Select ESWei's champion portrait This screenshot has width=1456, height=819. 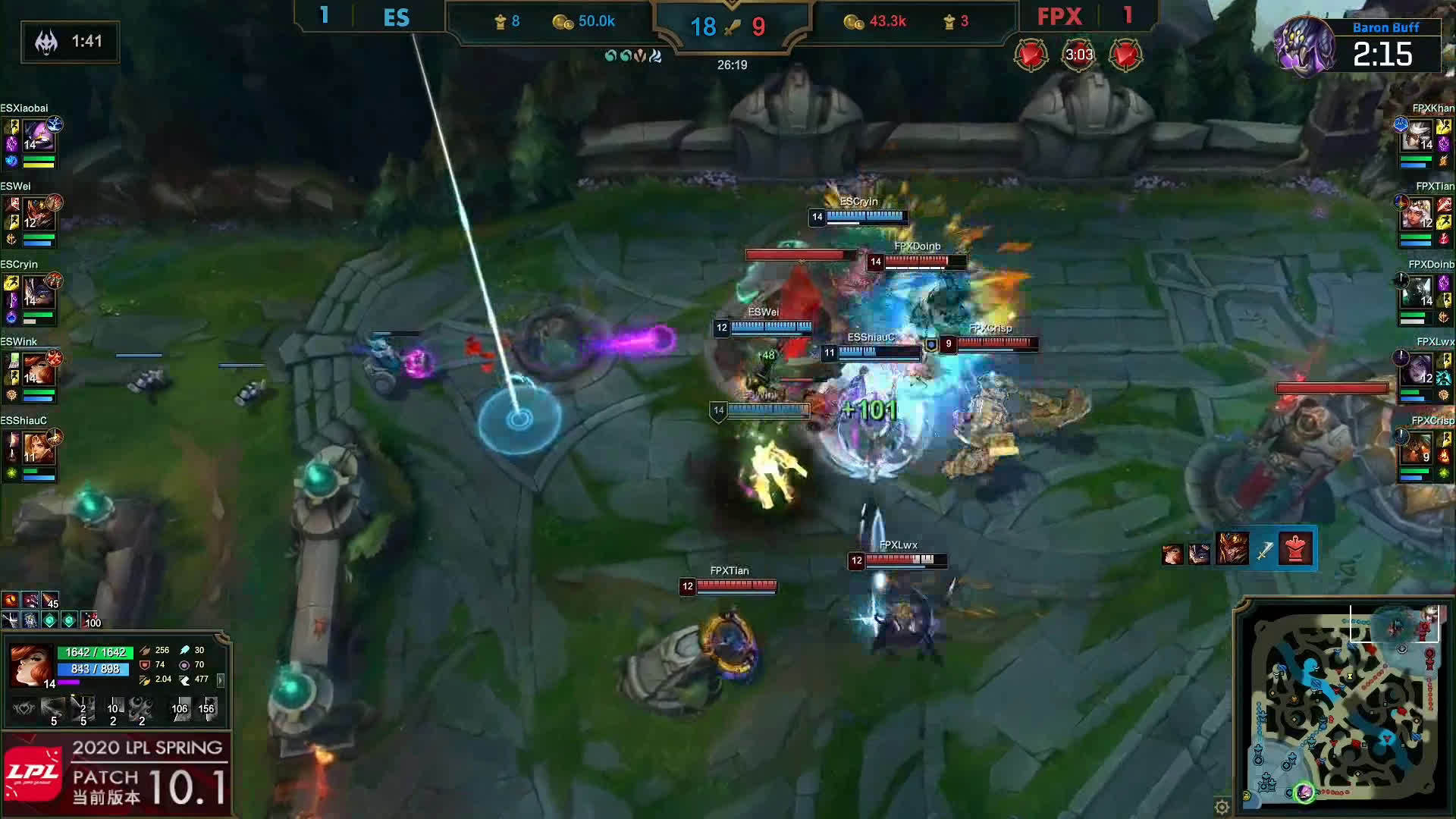[x=36, y=215]
